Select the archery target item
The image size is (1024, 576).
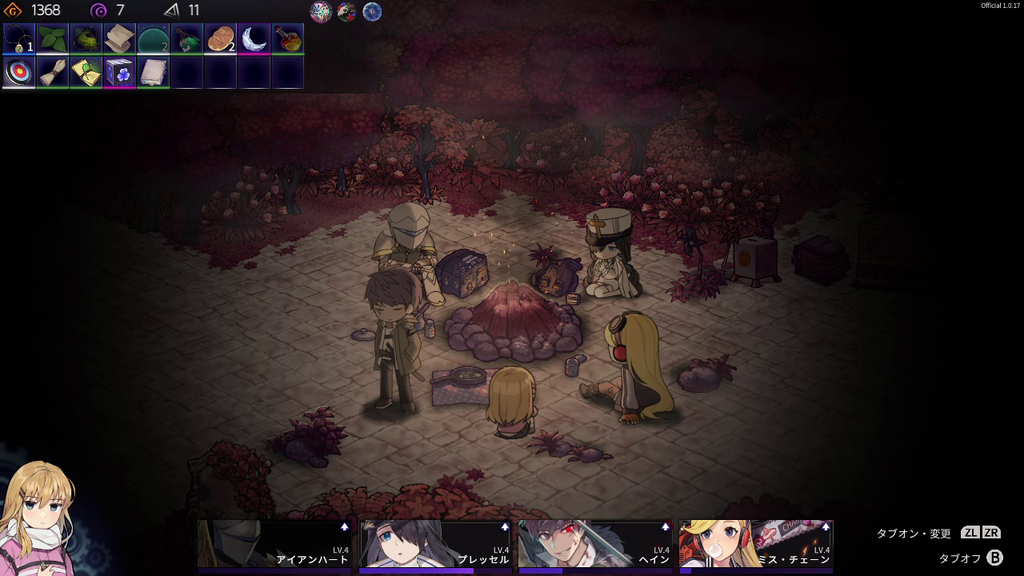point(20,72)
